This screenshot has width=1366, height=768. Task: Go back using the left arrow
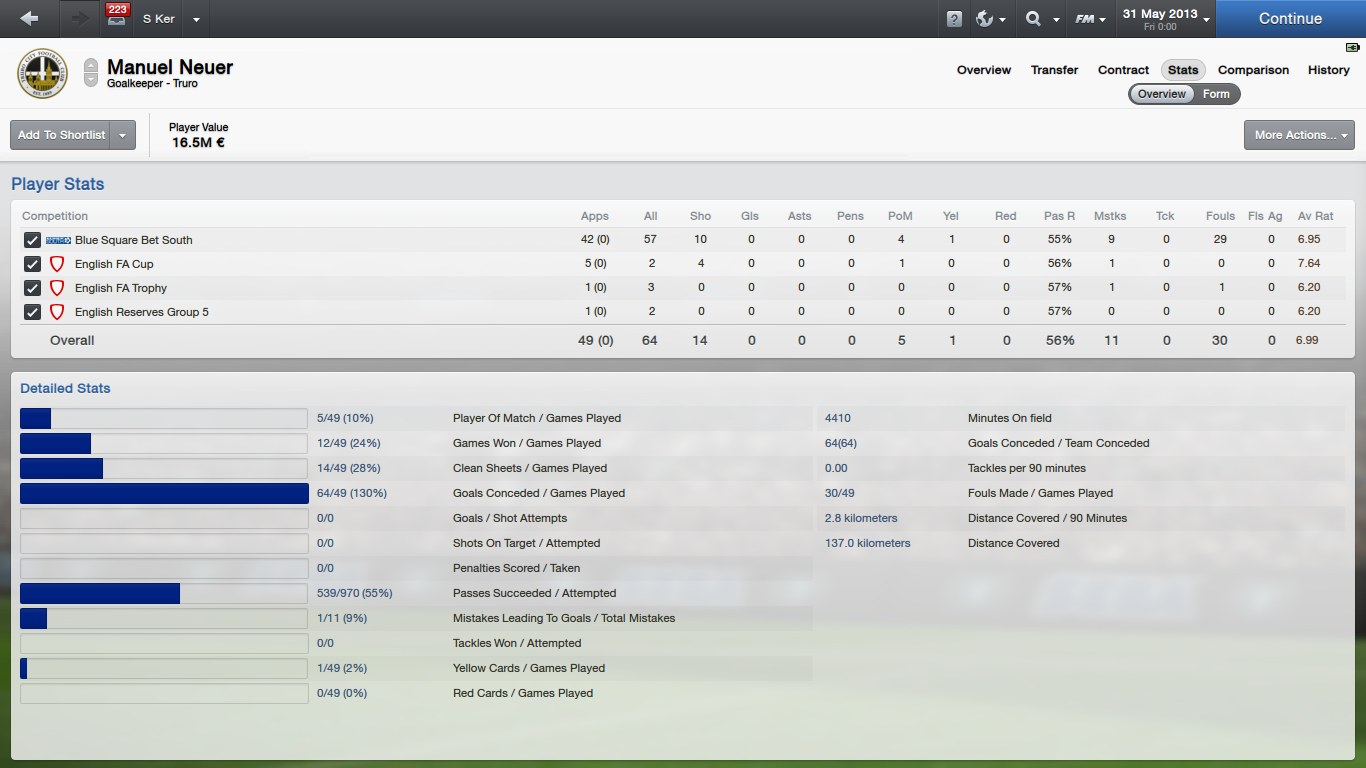click(29, 18)
